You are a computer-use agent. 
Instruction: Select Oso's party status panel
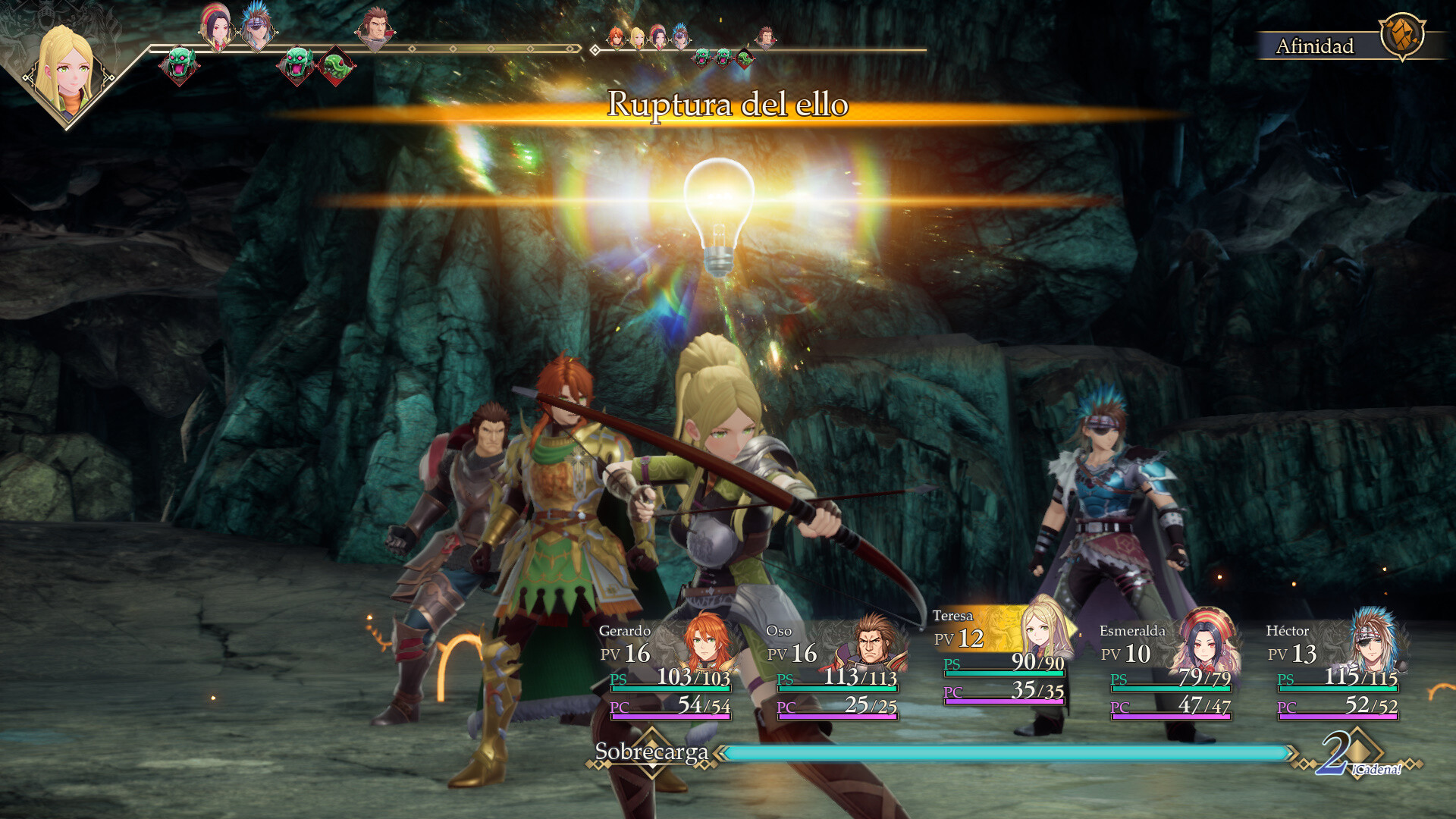pos(834,670)
